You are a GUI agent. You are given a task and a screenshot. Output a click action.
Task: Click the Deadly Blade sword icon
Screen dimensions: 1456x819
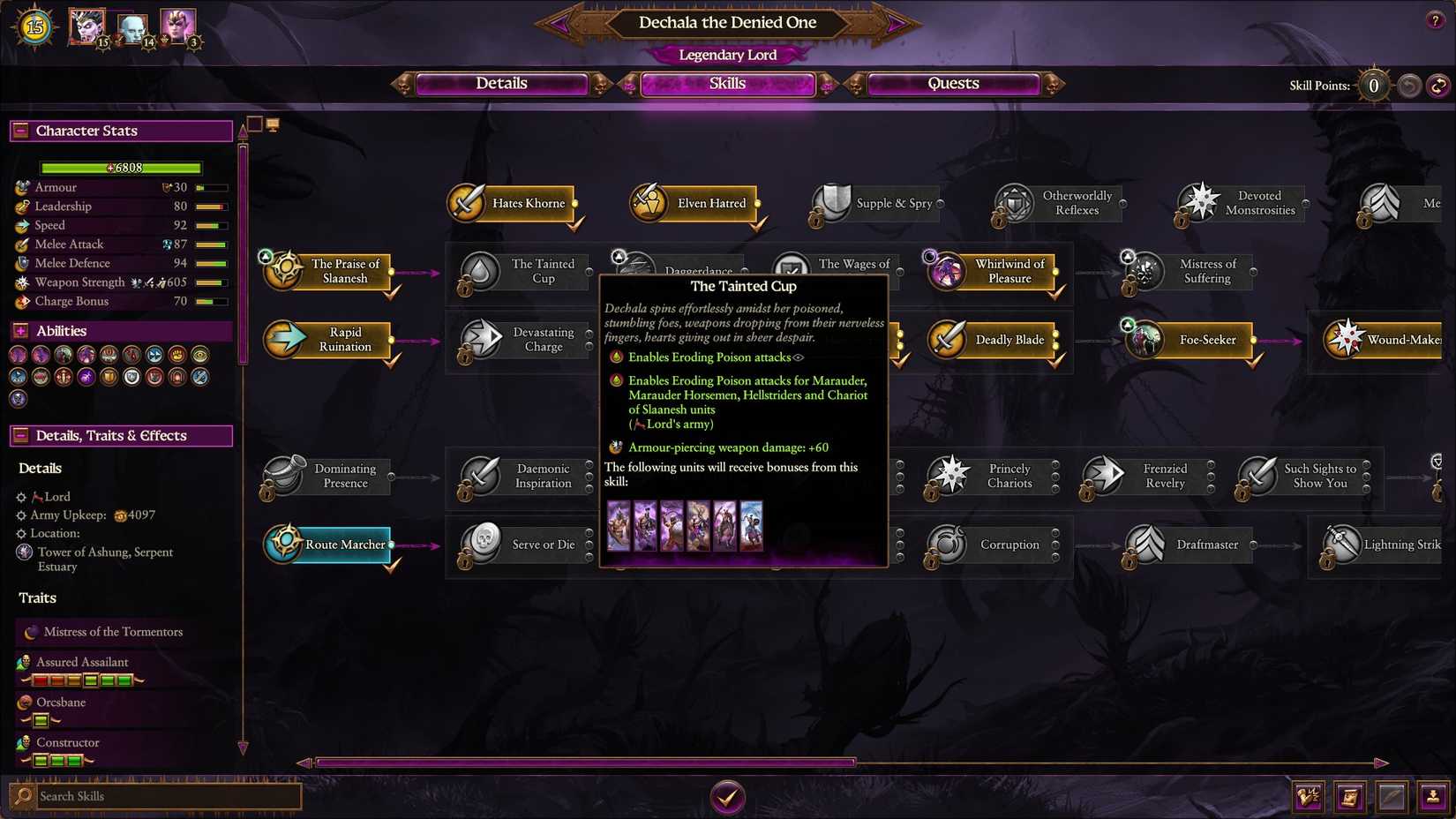coord(947,340)
